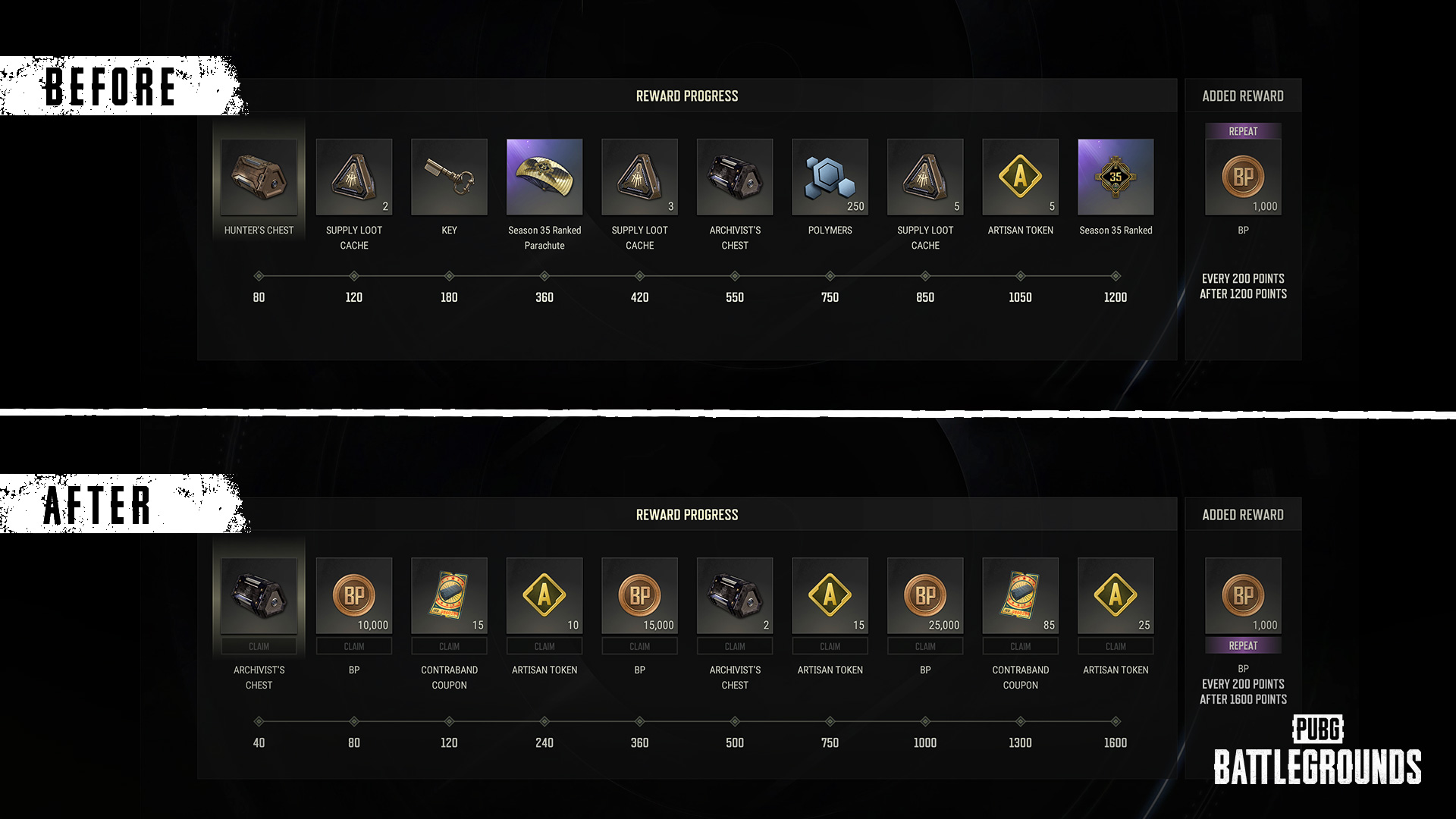Choose the Artisan Token with quantity 10

(x=544, y=595)
